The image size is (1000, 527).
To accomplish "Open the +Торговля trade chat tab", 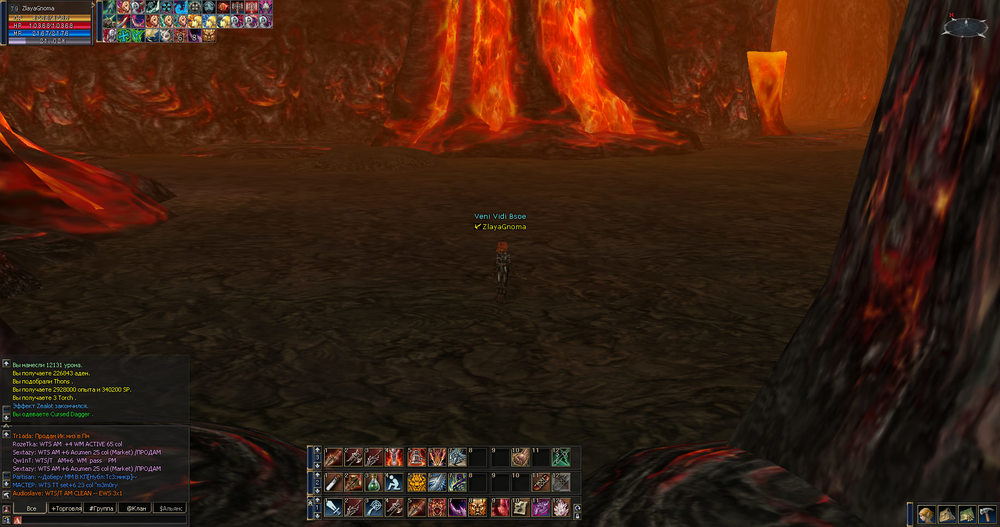I will 66,508.
